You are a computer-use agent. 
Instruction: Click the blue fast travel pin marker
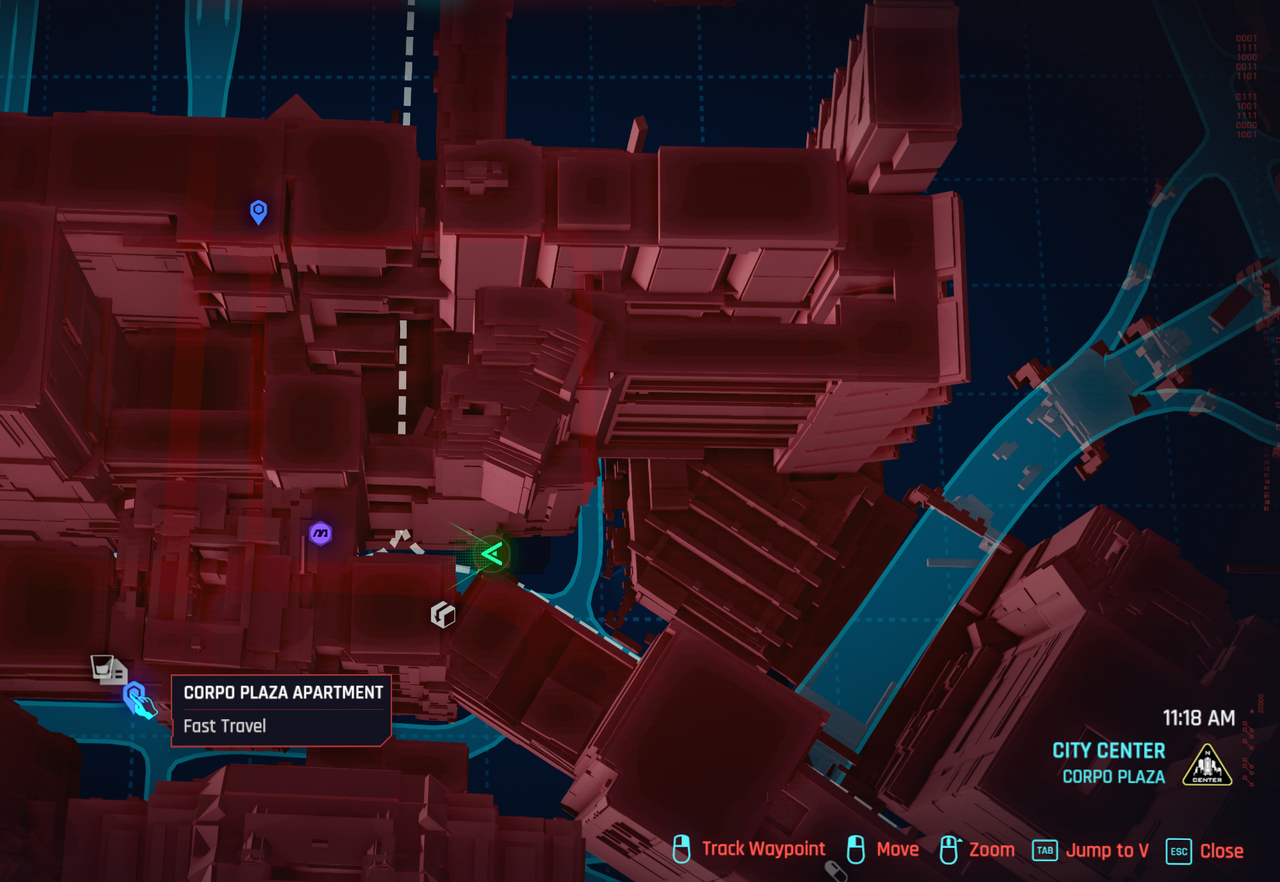[258, 211]
